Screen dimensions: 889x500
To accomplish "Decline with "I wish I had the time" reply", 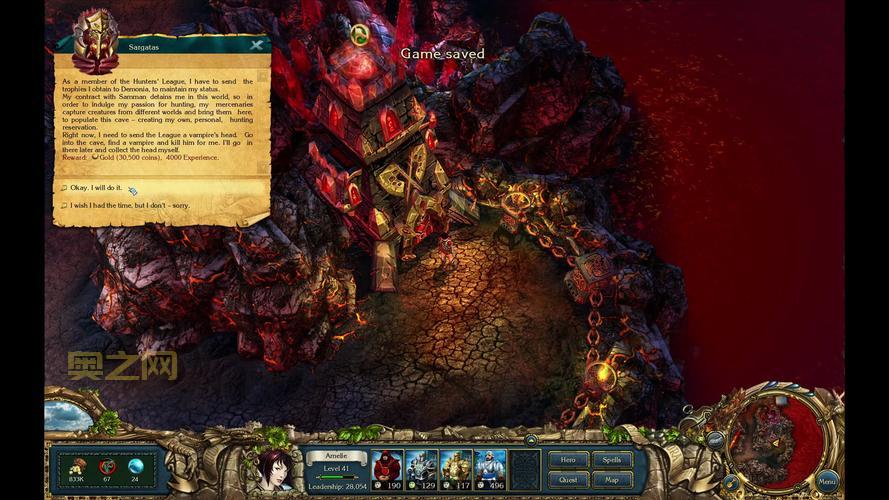I will (x=128, y=206).
